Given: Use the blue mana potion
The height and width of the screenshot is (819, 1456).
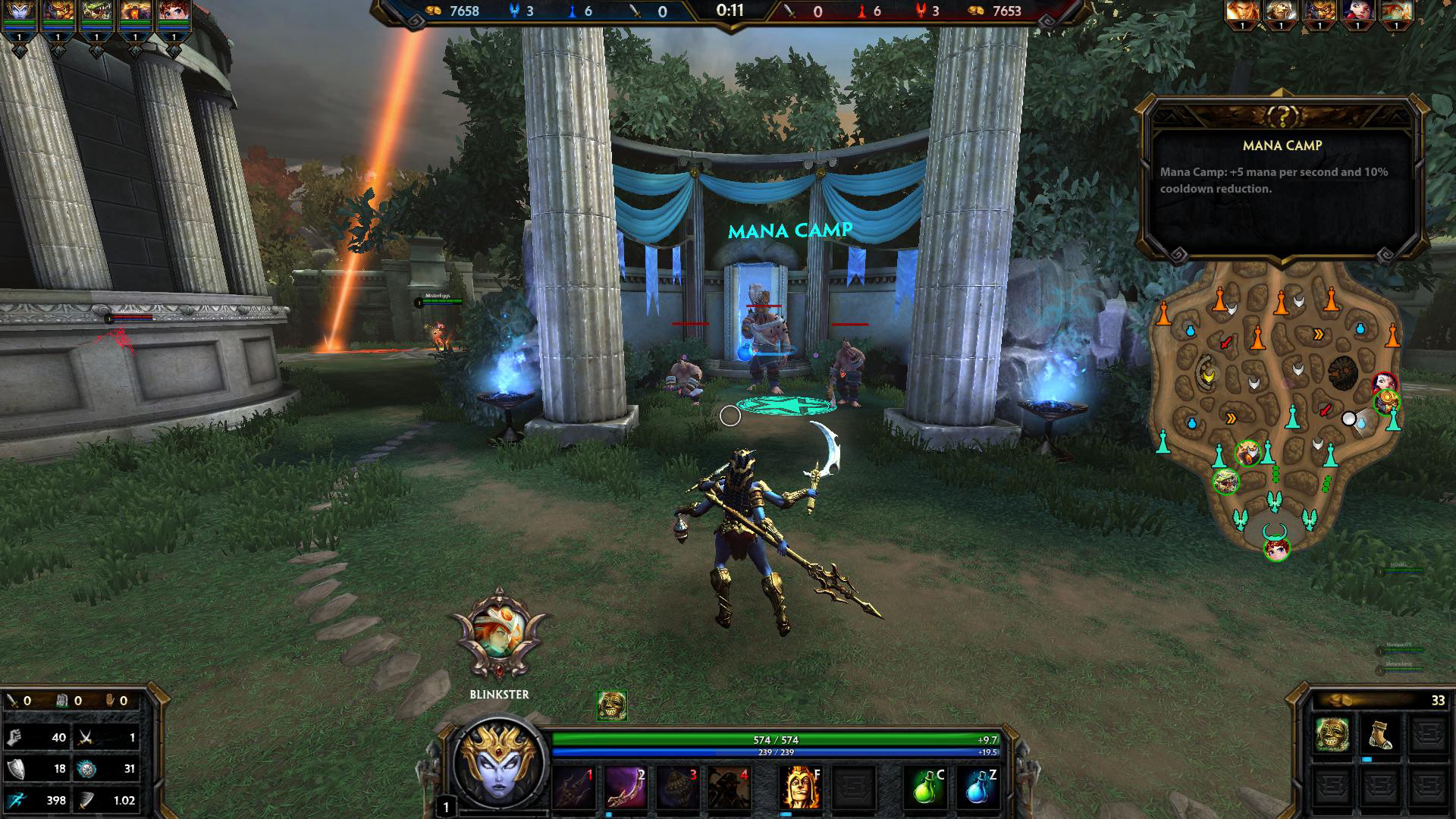Looking at the screenshot, I should (977, 788).
